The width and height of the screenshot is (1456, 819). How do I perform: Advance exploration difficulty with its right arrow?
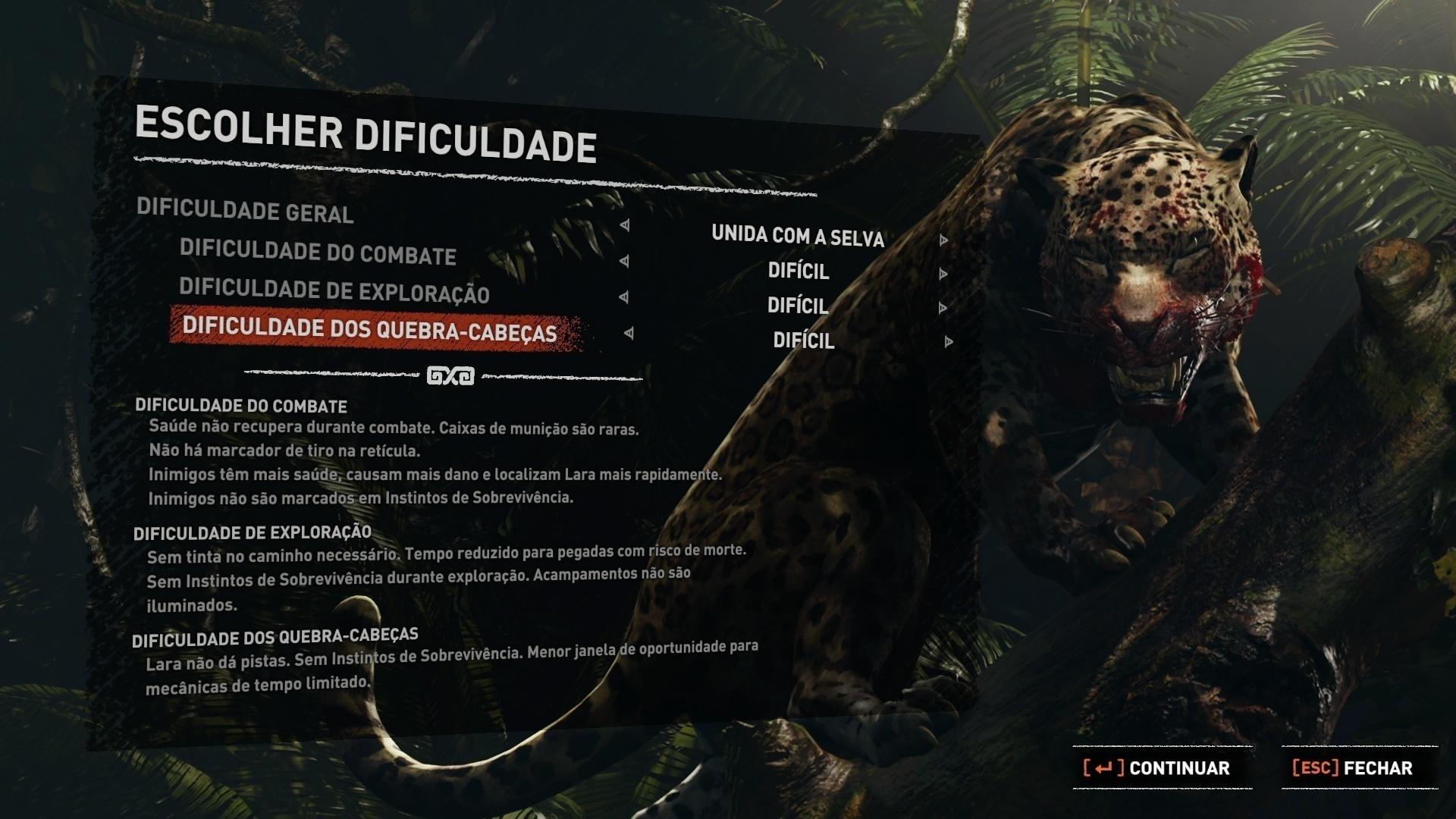coord(943,307)
